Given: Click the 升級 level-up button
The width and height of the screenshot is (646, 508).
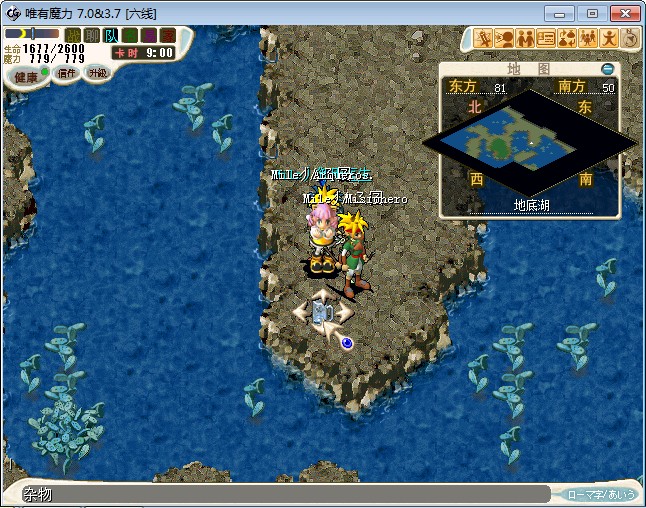Looking at the screenshot, I should coord(97,72).
